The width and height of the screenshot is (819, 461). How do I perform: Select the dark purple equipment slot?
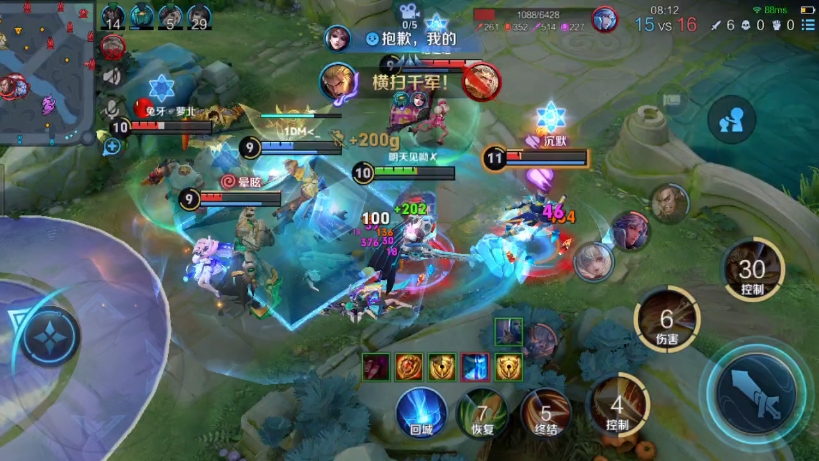375,366
